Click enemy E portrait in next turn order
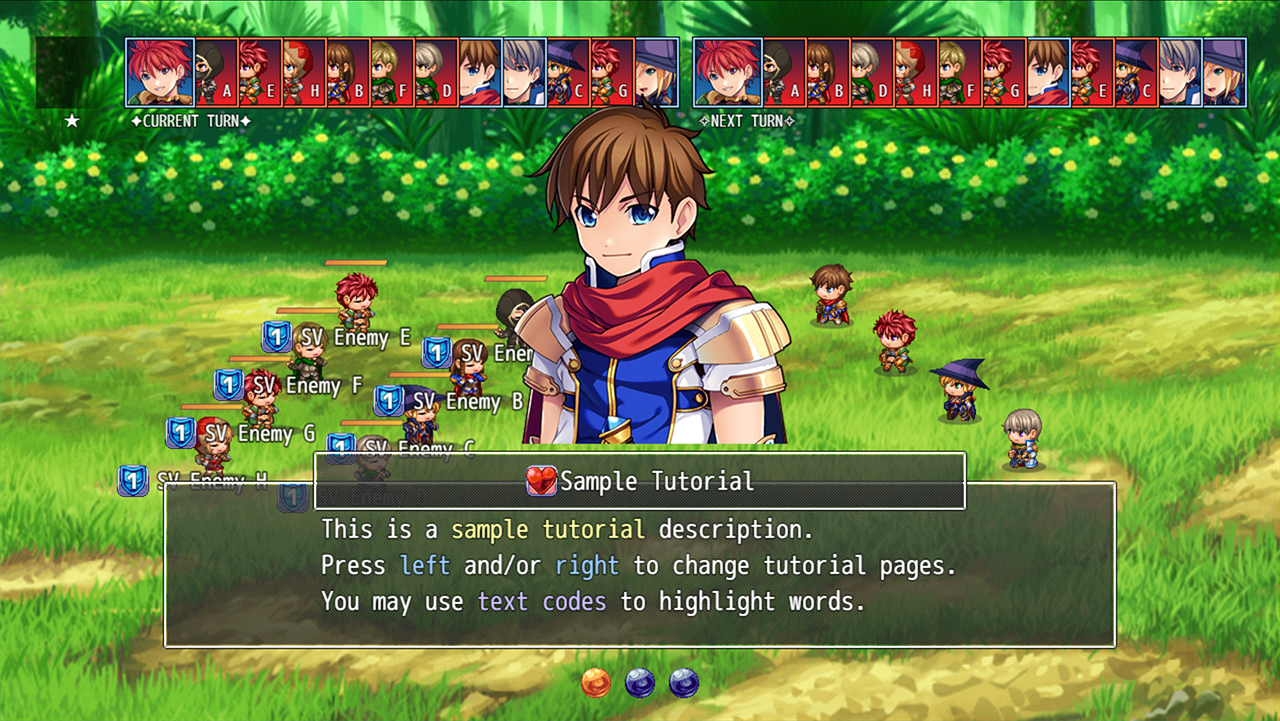The width and height of the screenshot is (1280, 721). click(1092, 72)
